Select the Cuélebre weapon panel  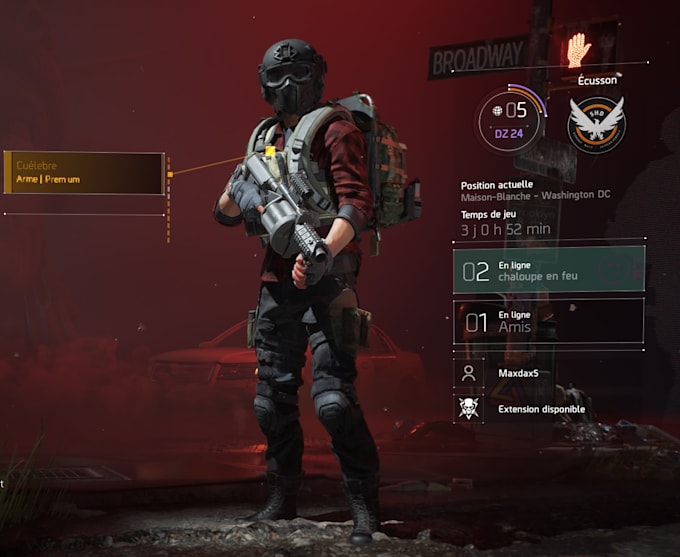click(x=84, y=173)
